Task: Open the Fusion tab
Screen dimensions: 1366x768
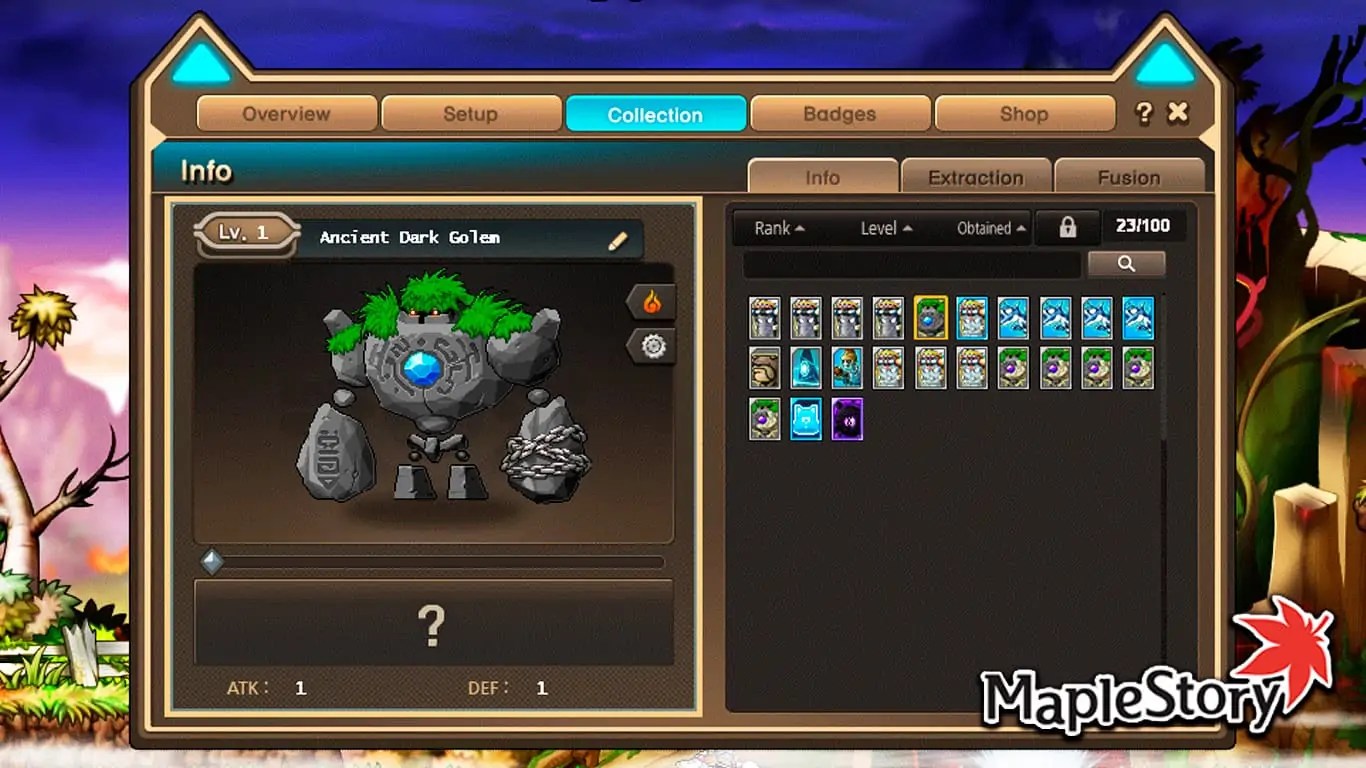Action: [x=1129, y=177]
